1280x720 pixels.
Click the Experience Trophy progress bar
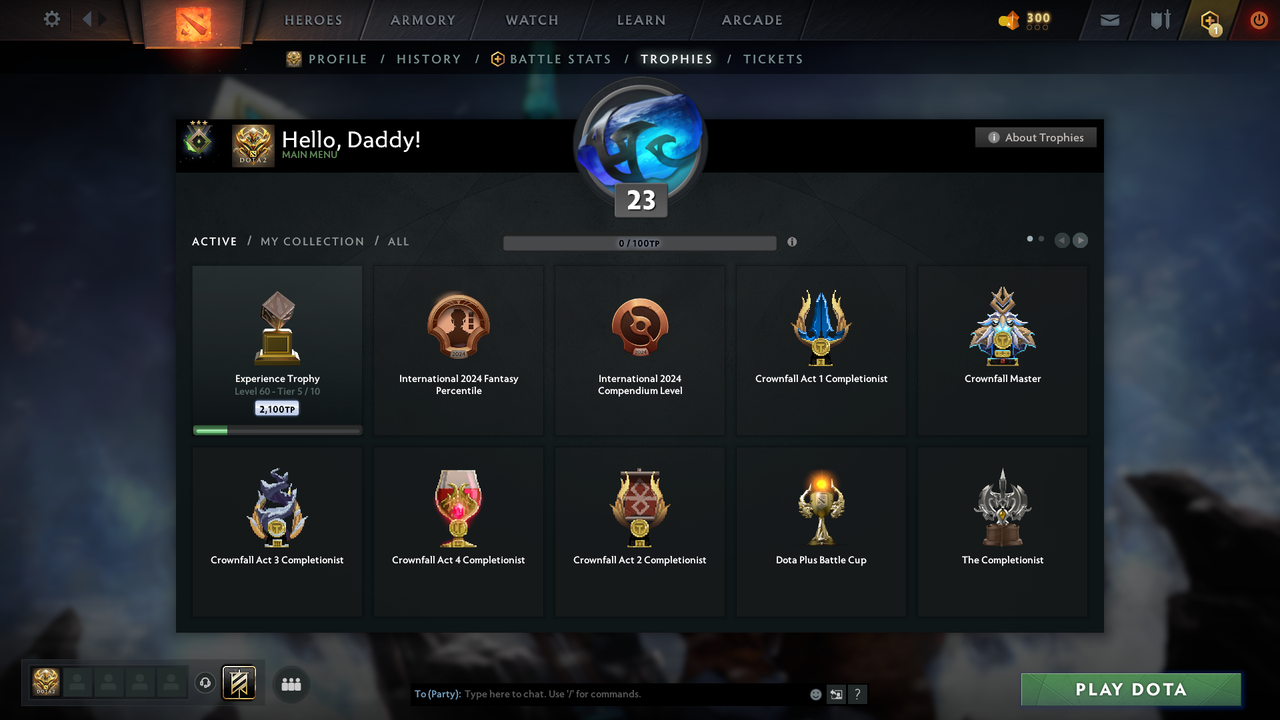[276, 430]
